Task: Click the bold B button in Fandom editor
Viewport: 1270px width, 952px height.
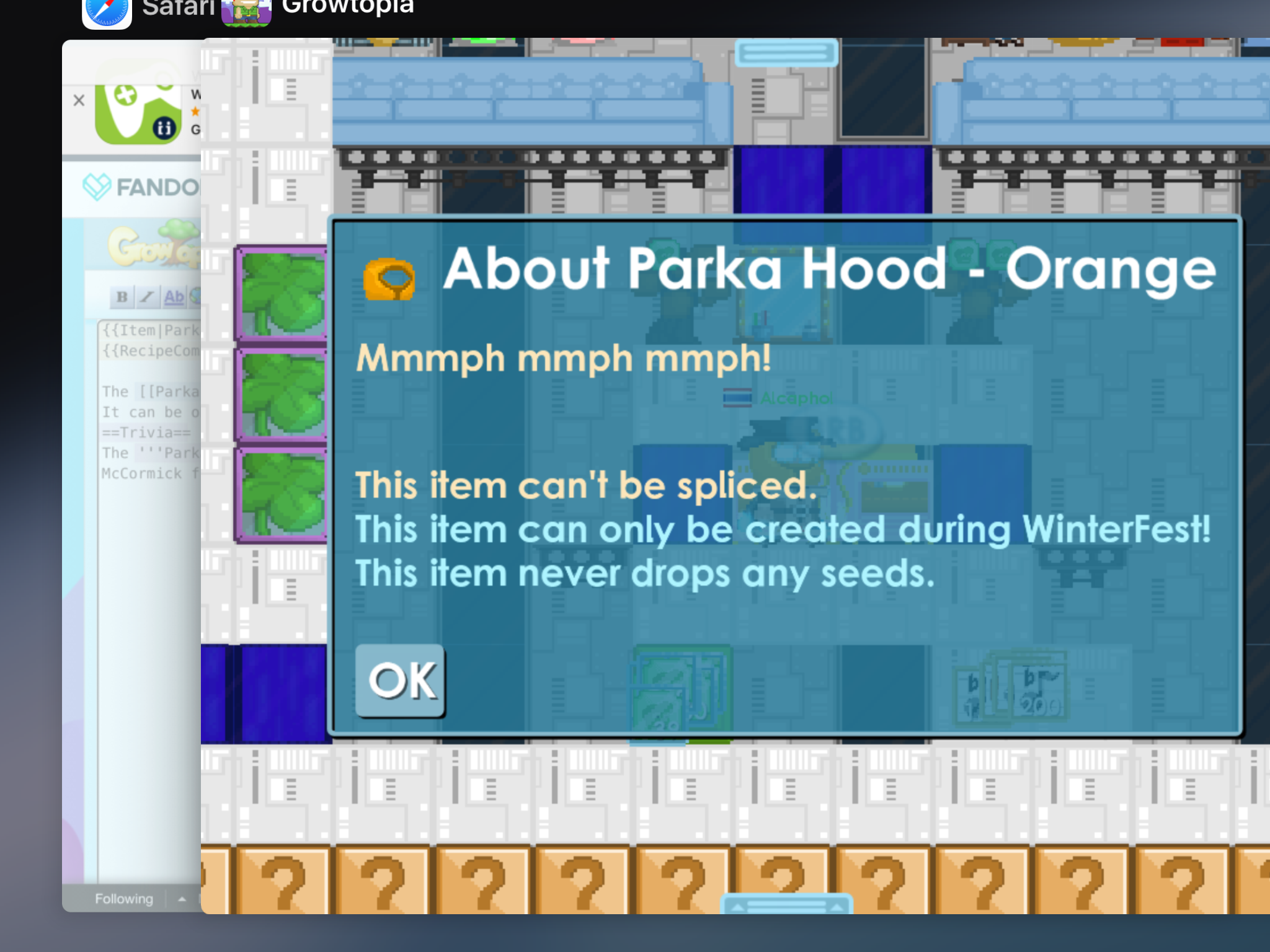Action: [122, 297]
